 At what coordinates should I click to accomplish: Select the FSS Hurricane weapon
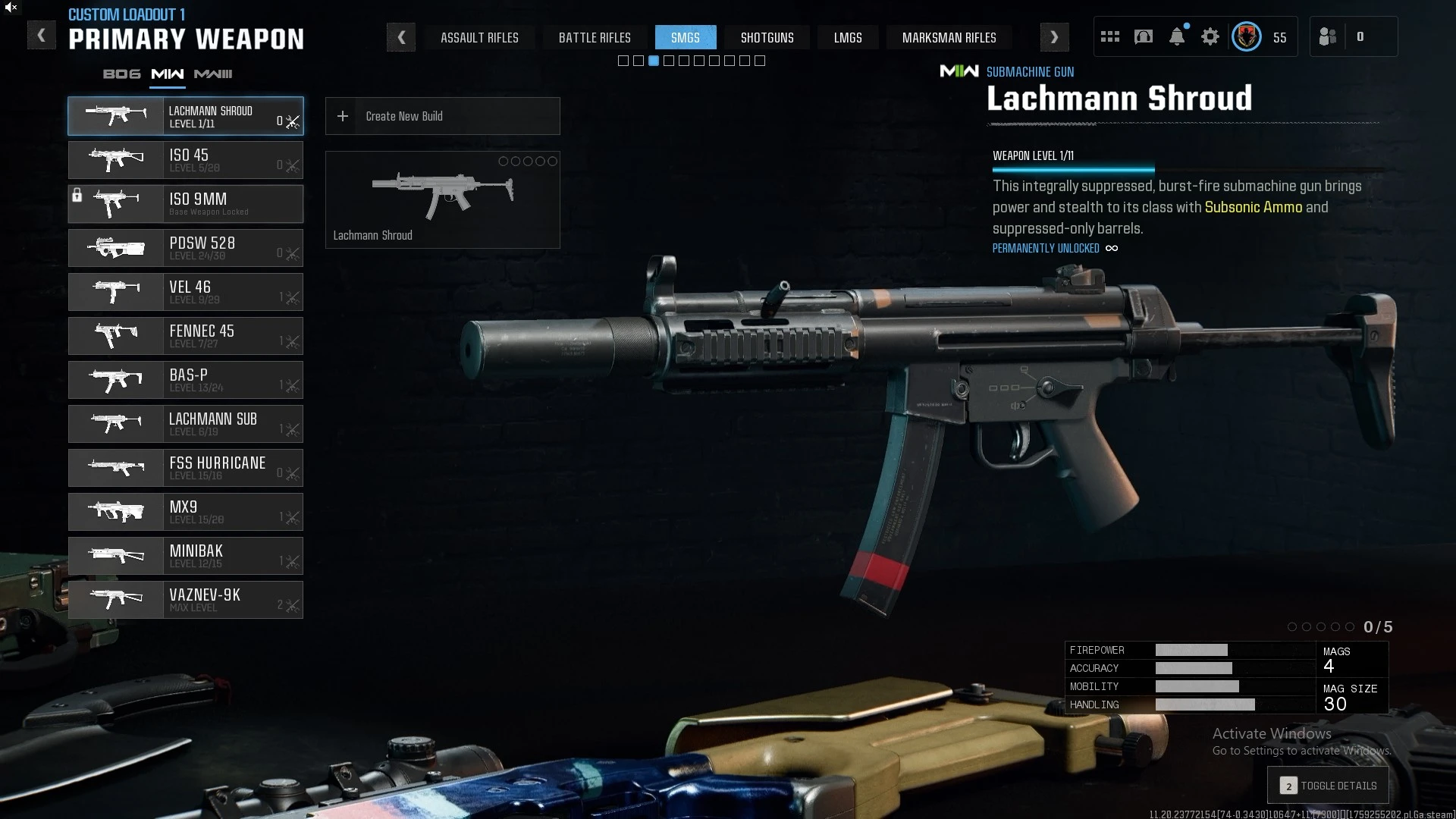coord(186,468)
